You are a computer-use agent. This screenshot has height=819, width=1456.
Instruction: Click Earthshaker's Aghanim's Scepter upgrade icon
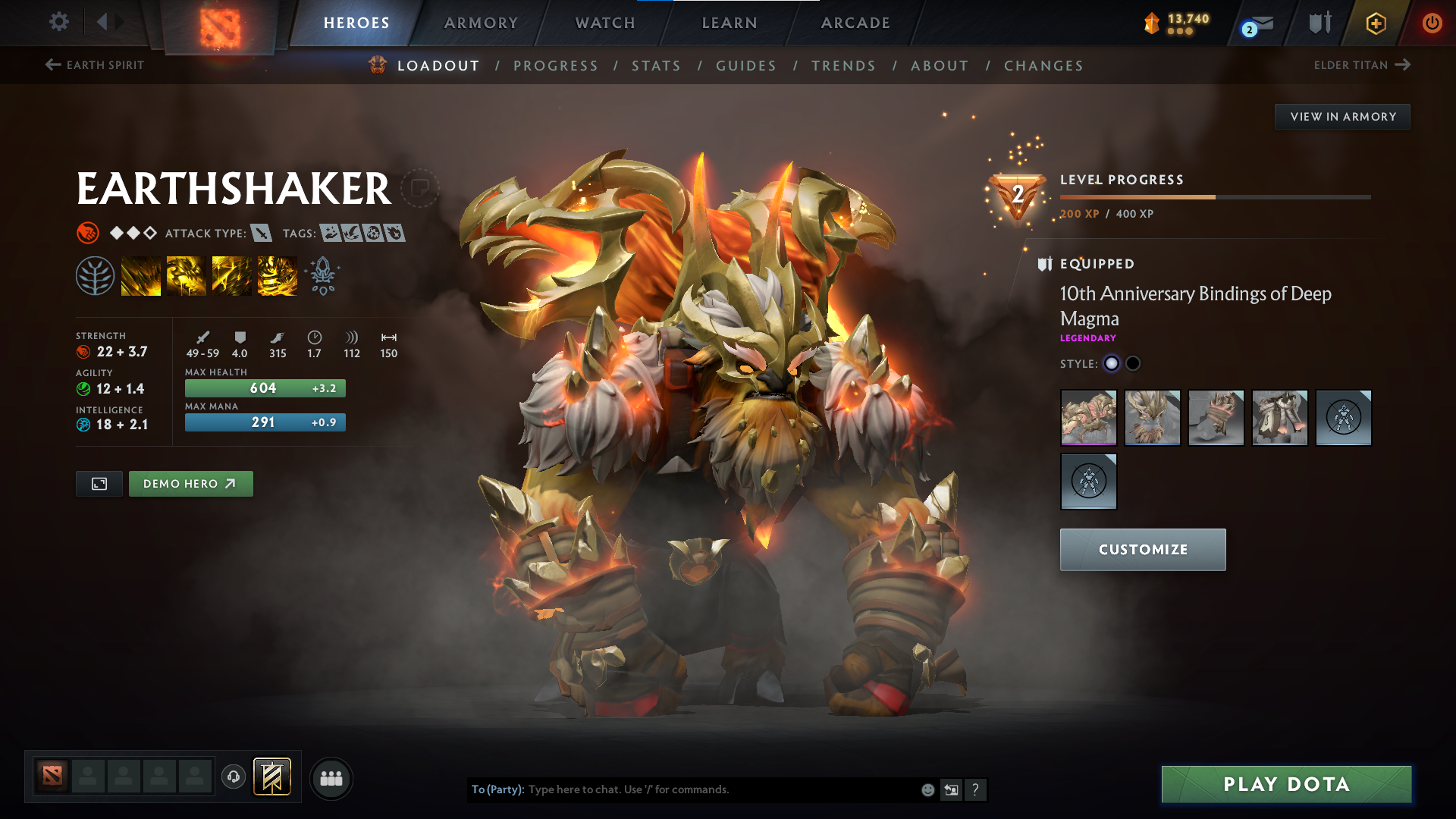pyautogui.click(x=322, y=275)
